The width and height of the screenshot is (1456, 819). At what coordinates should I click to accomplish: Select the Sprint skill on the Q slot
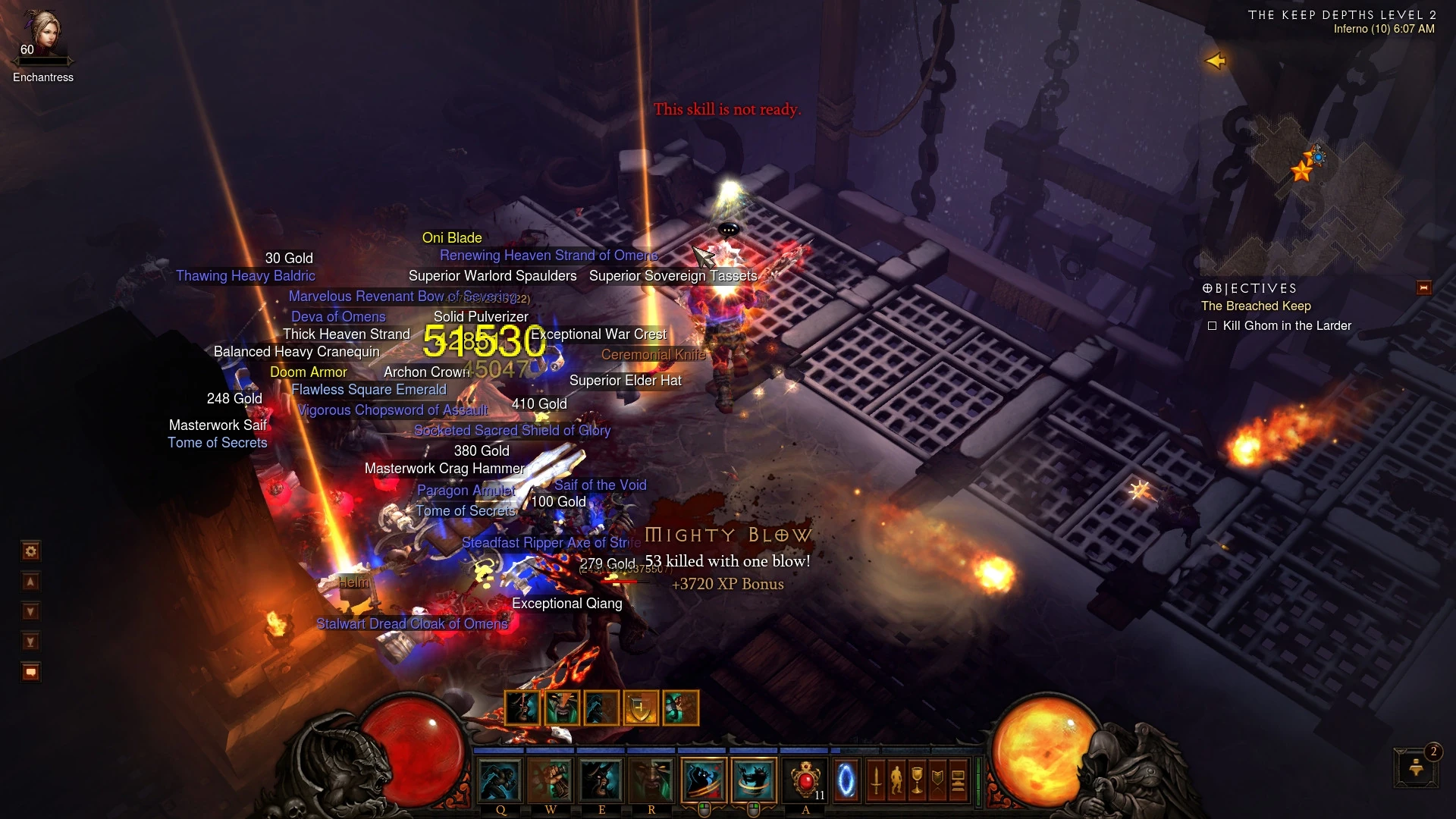coord(500,782)
